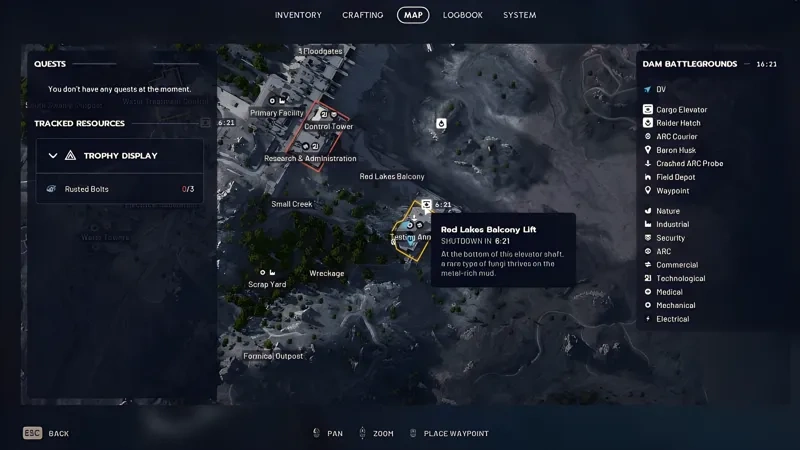Collapse the Trophy Display section
The width and height of the screenshot is (800, 450).
point(53,156)
